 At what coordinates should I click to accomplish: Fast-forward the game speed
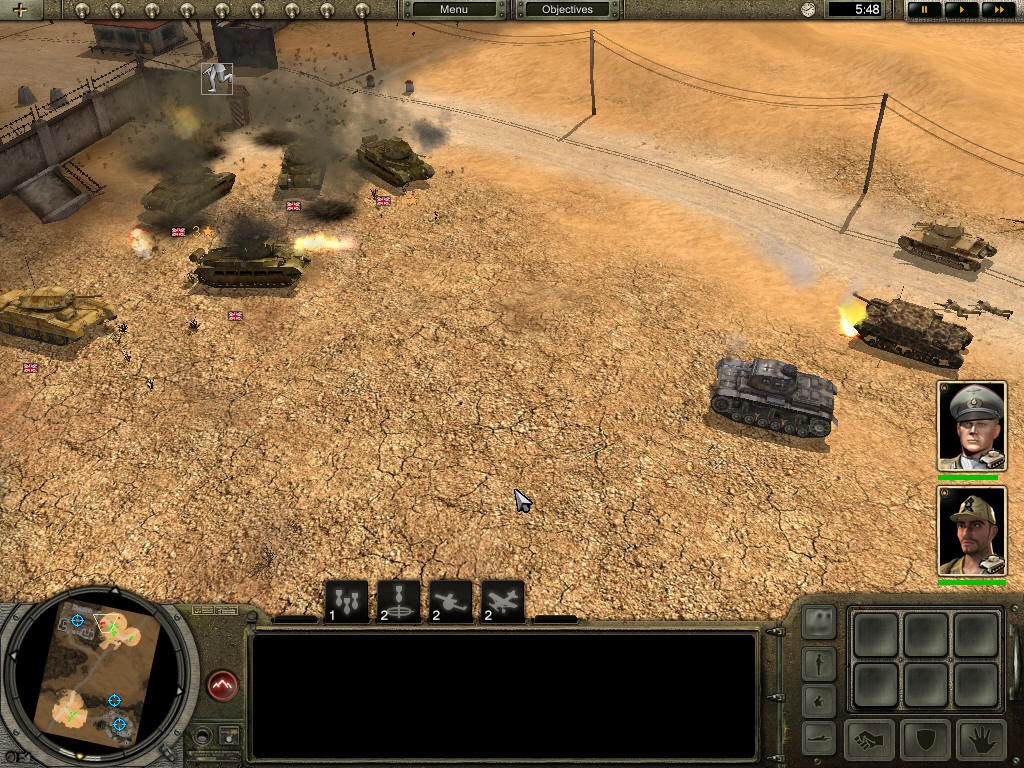pyautogui.click(x=995, y=10)
